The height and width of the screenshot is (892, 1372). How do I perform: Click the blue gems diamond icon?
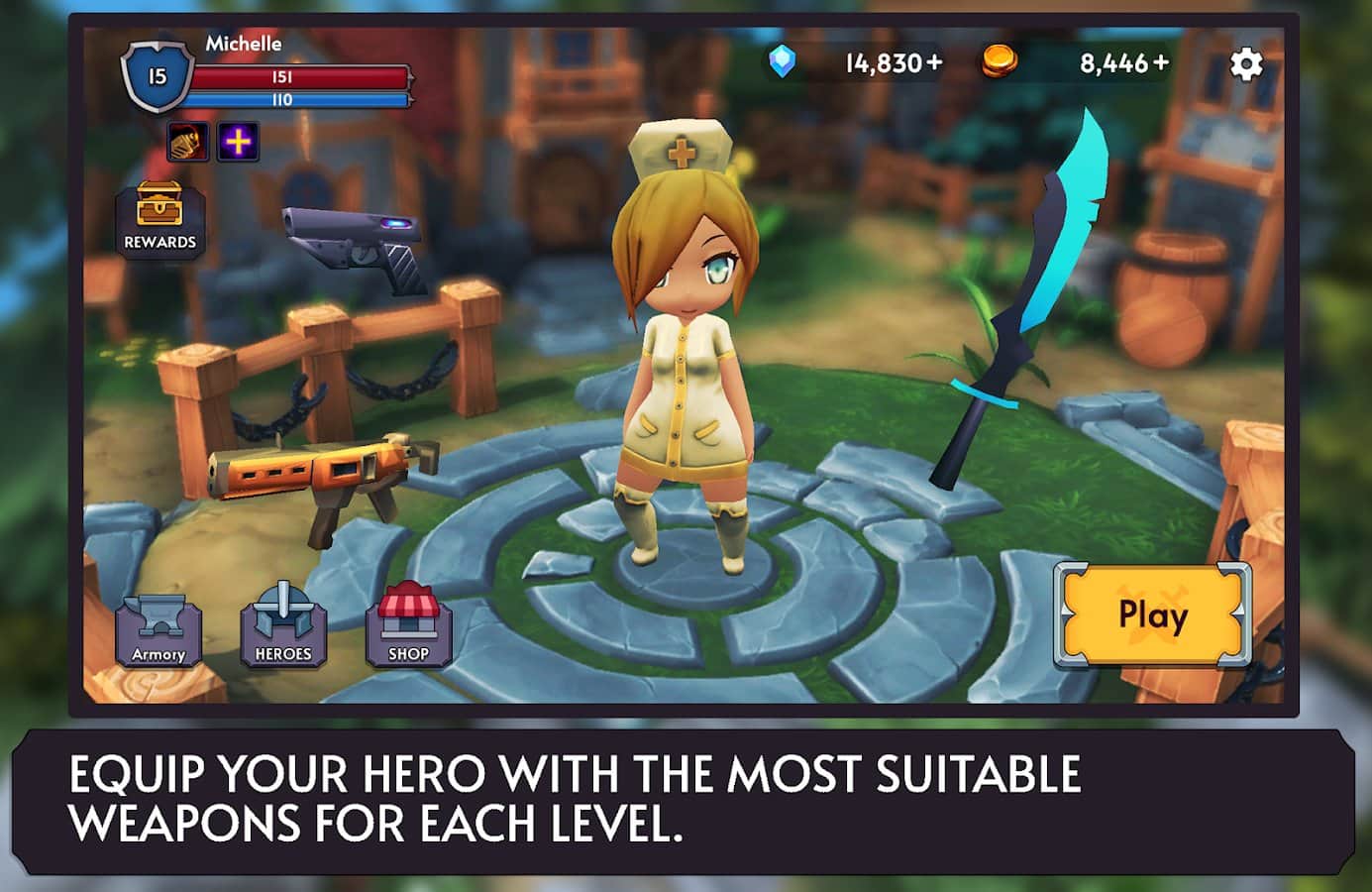pos(783,62)
